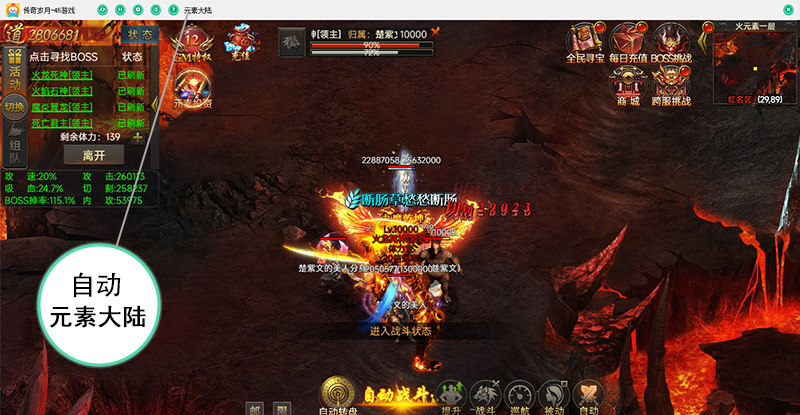Open the 跨服挑战 cross-server challenge icon
The height and width of the screenshot is (415, 800).
pos(671,86)
